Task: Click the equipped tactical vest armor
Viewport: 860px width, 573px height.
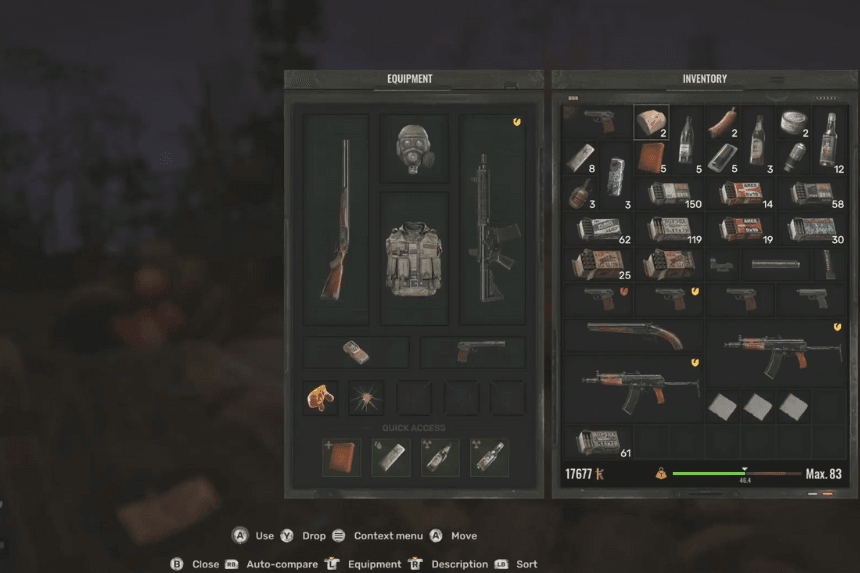Action: 413,258
